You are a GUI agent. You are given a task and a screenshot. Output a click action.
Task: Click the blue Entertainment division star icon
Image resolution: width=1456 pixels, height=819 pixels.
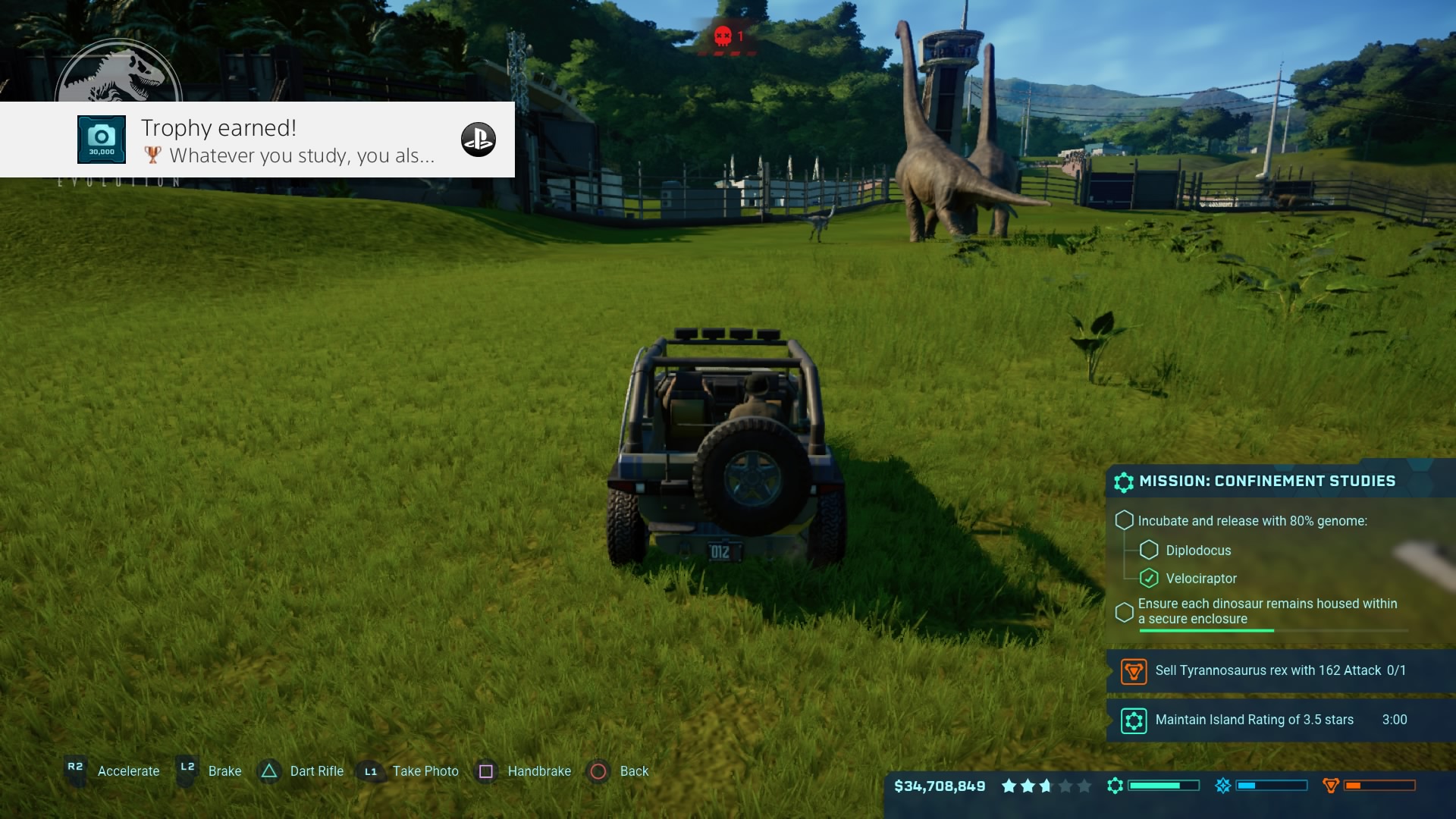click(x=1223, y=786)
